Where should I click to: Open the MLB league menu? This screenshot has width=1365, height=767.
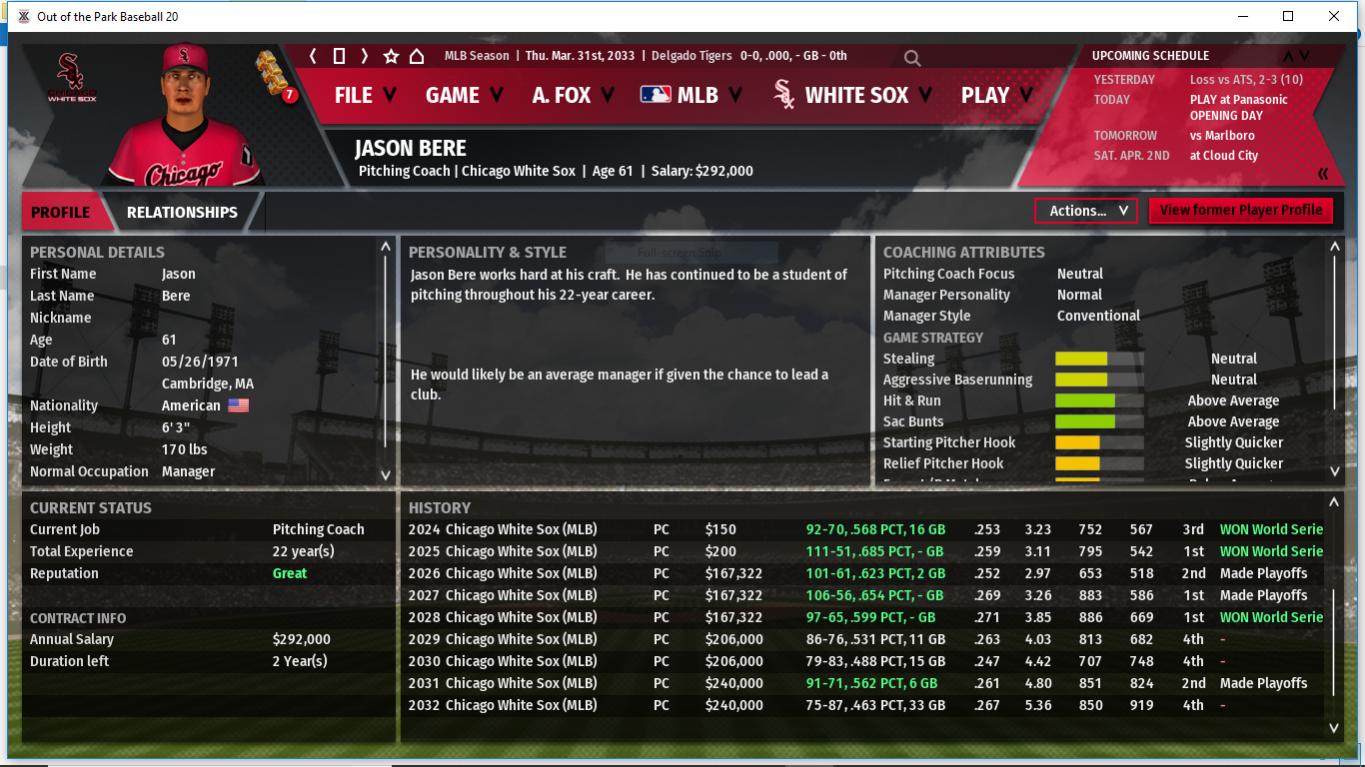pos(691,95)
